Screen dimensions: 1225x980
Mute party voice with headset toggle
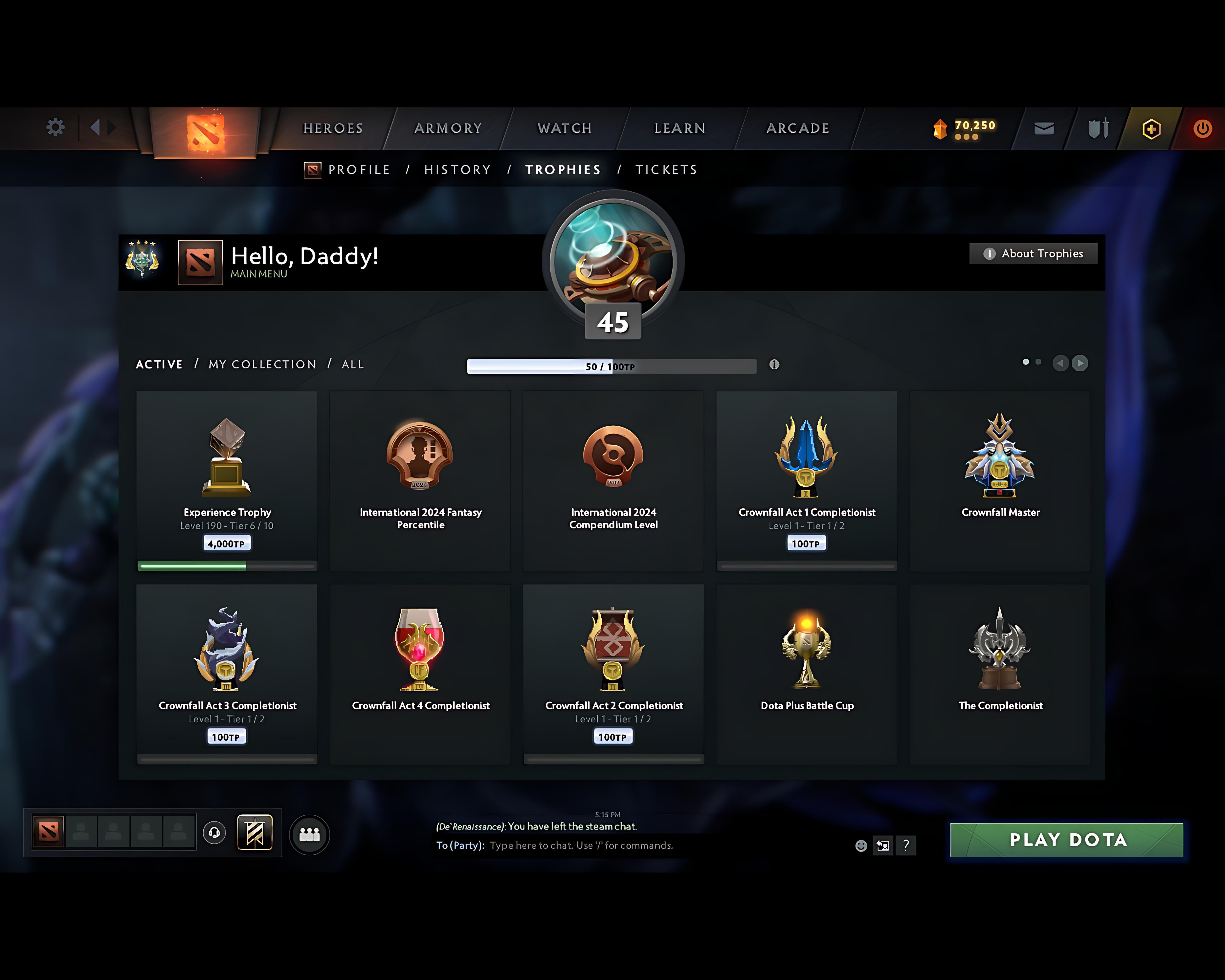215,833
